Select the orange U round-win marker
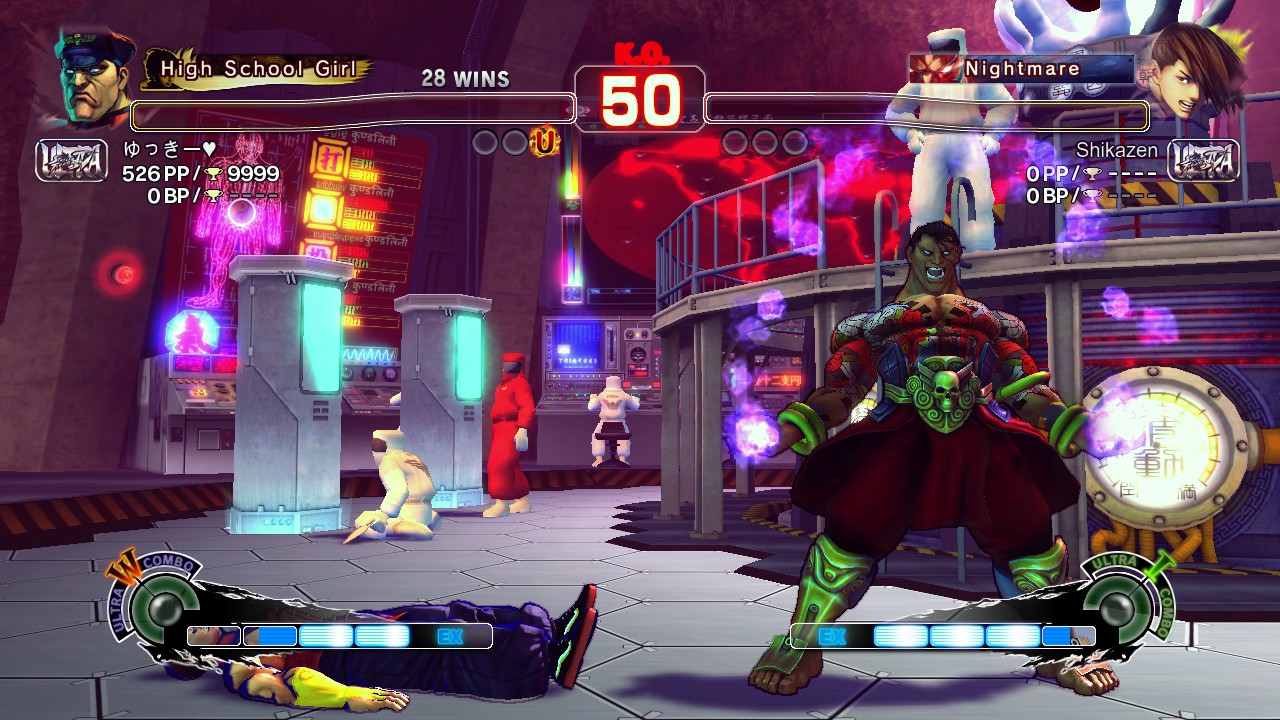The height and width of the screenshot is (720, 1280). click(x=544, y=143)
